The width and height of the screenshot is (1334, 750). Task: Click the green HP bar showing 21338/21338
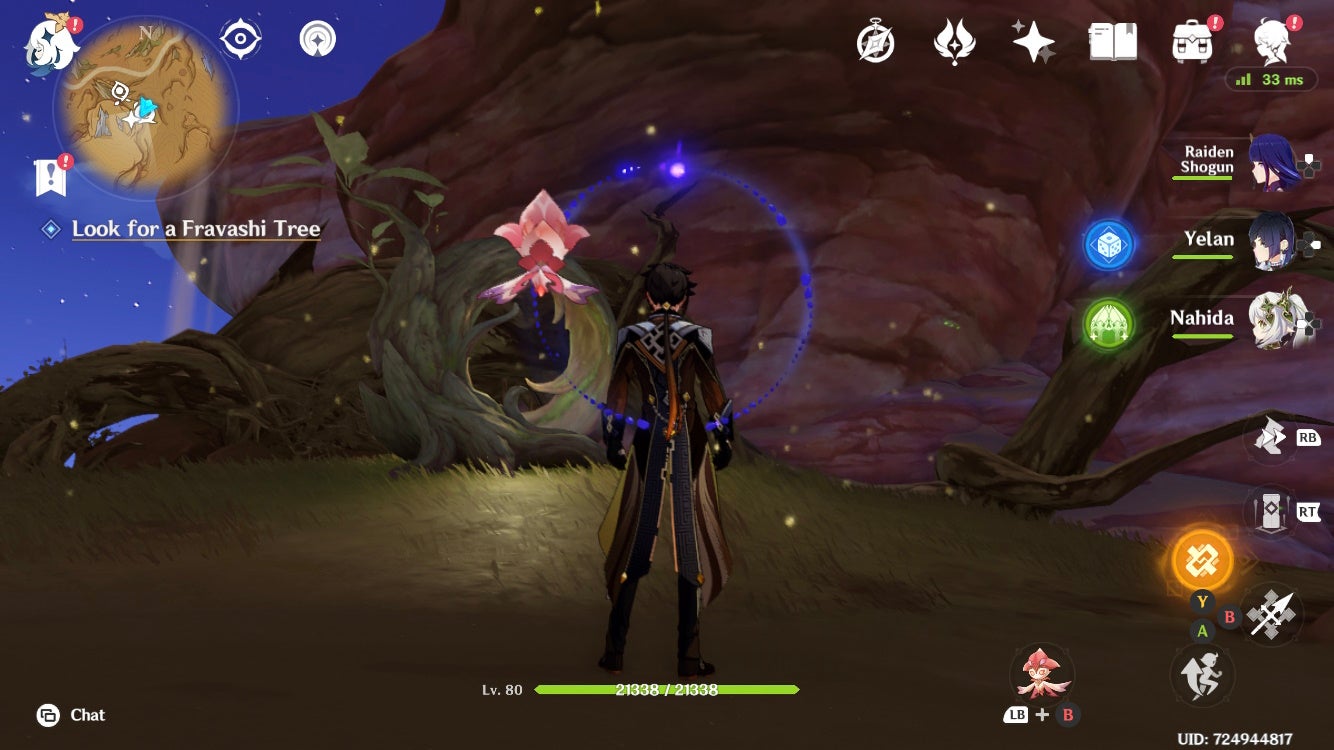(668, 690)
